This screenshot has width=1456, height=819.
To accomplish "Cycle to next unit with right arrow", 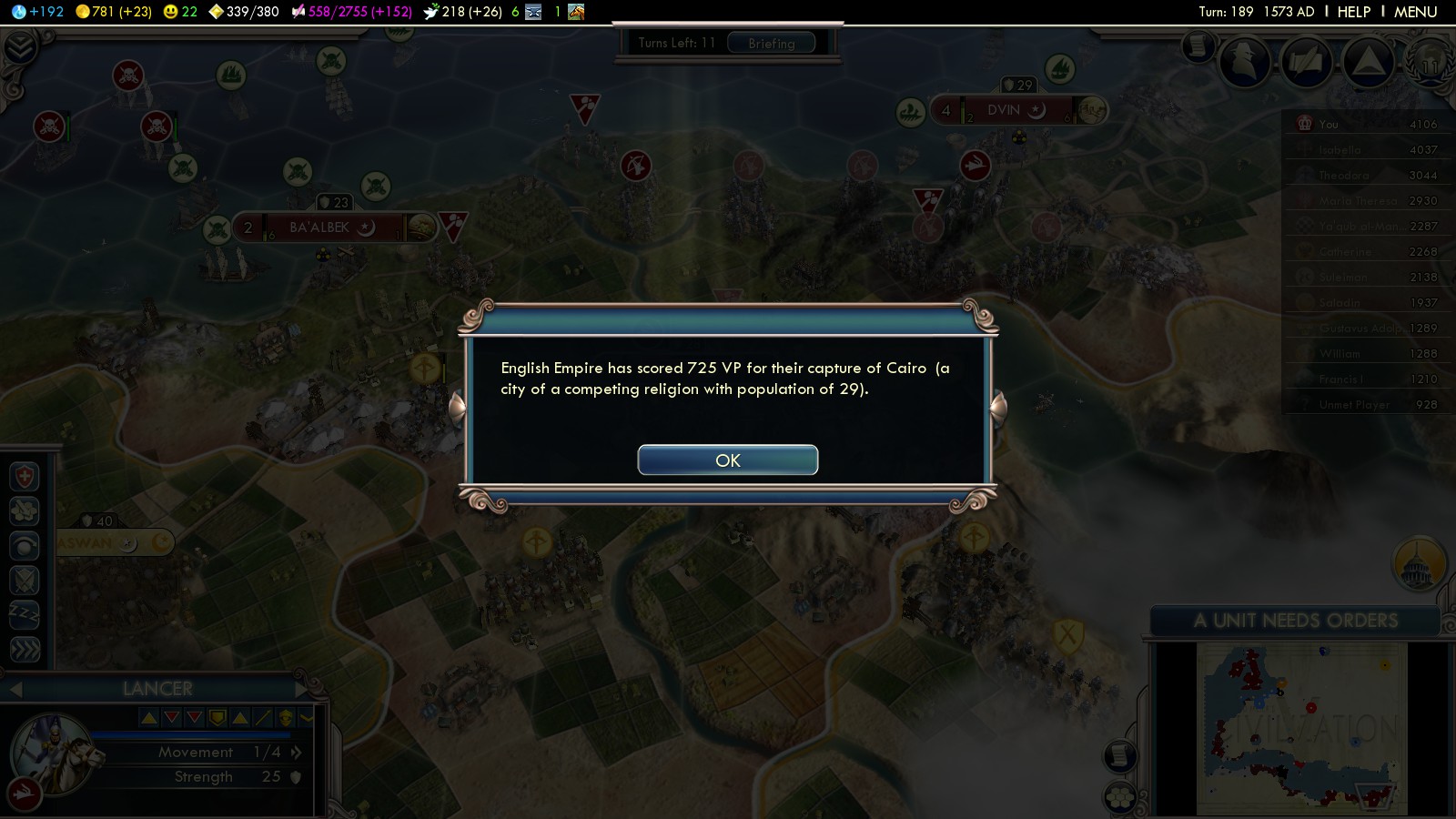I will [x=303, y=689].
